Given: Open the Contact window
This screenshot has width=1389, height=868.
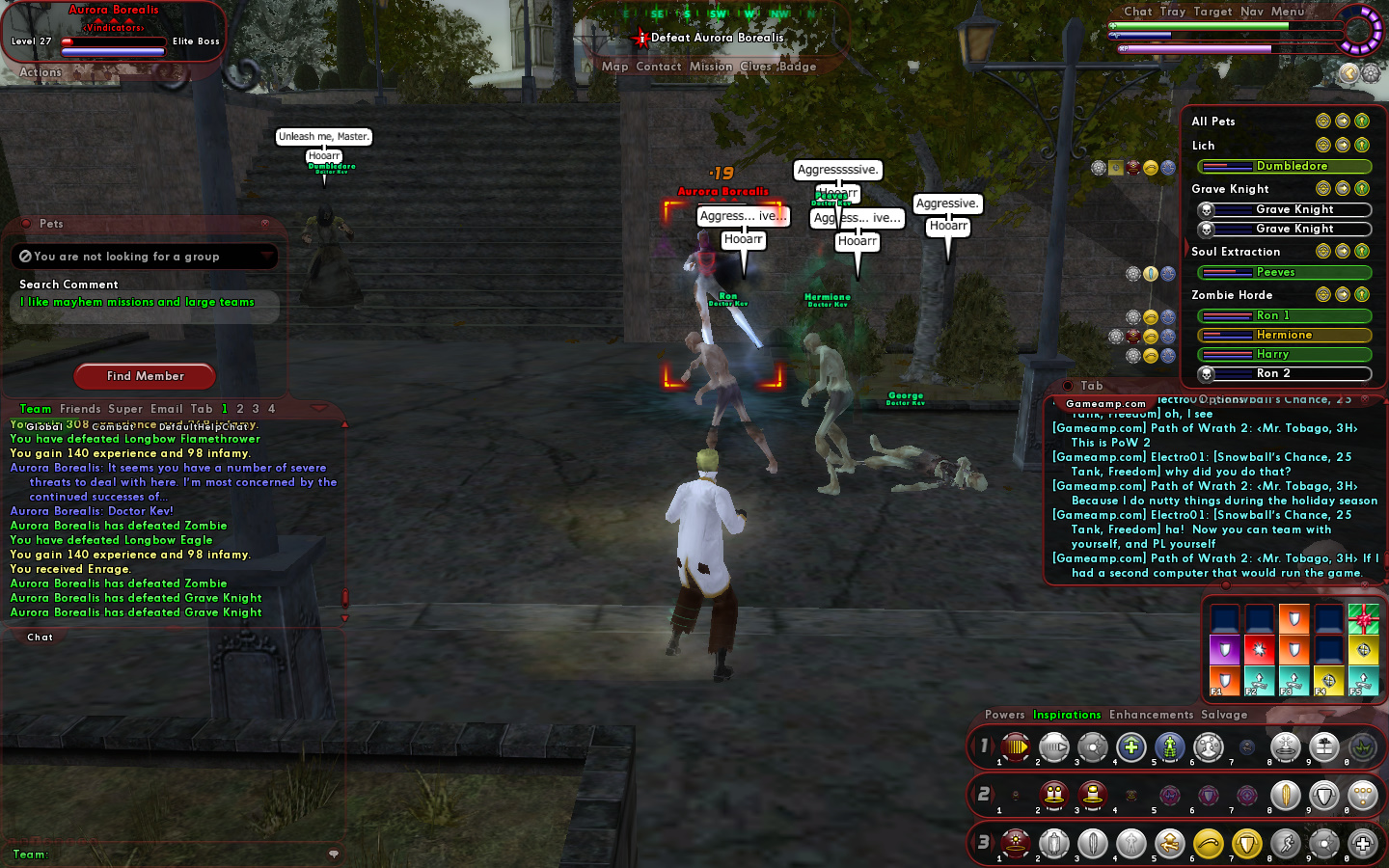Looking at the screenshot, I should tap(658, 67).
